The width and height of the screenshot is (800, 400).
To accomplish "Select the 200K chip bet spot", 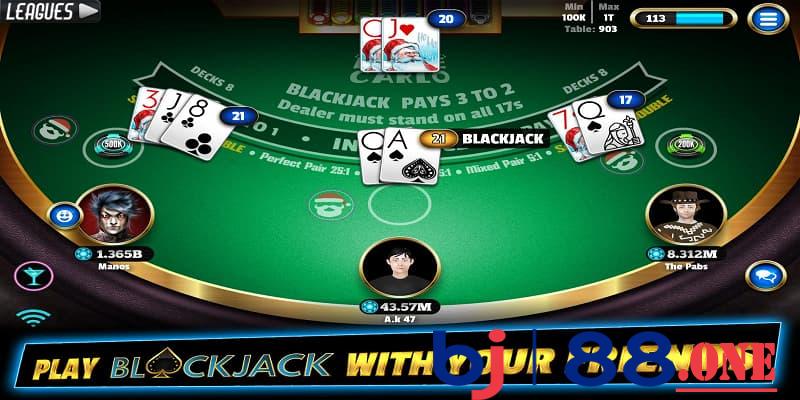I will point(687,147).
